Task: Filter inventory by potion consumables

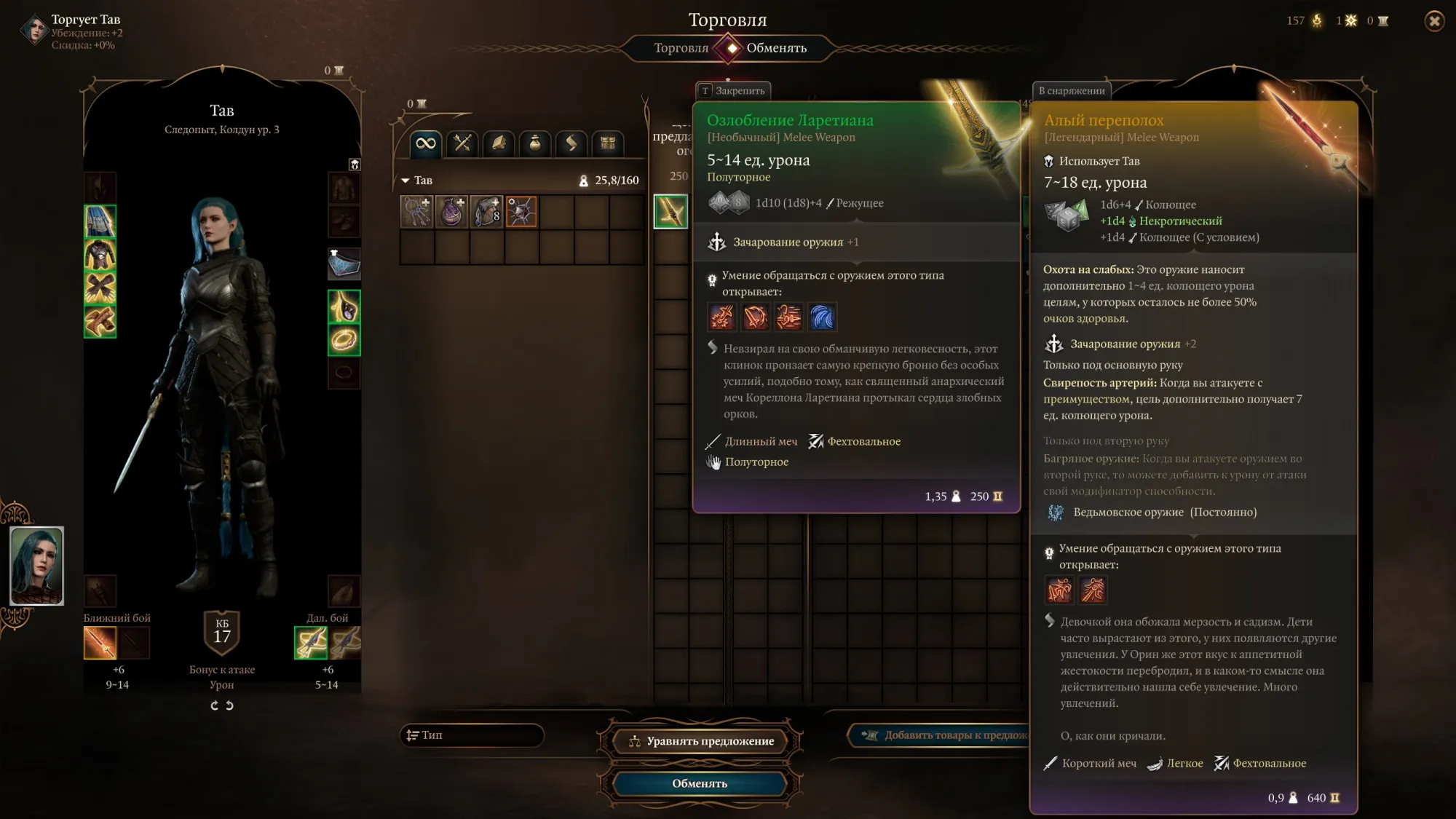Action: click(535, 143)
